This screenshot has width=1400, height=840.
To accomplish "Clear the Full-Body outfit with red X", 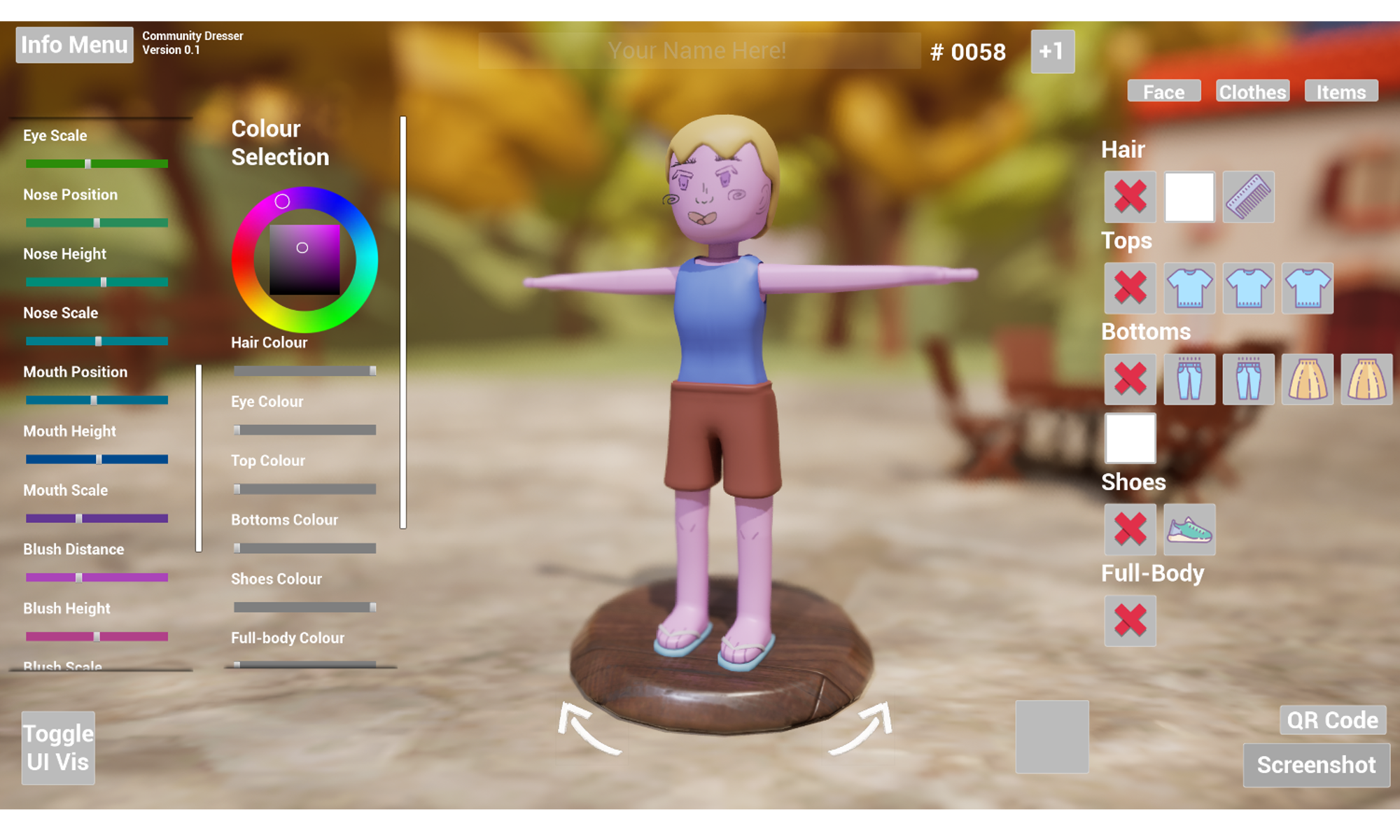I will tap(1130, 620).
